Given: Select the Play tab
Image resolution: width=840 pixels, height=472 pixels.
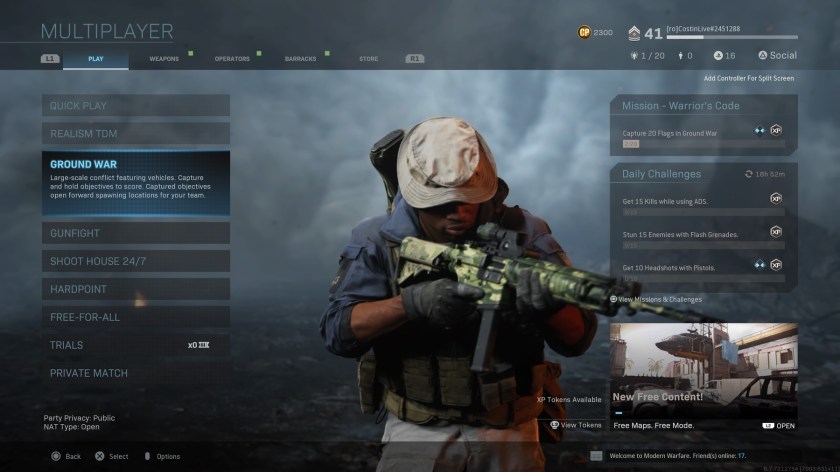Looking at the screenshot, I should (96, 59).
